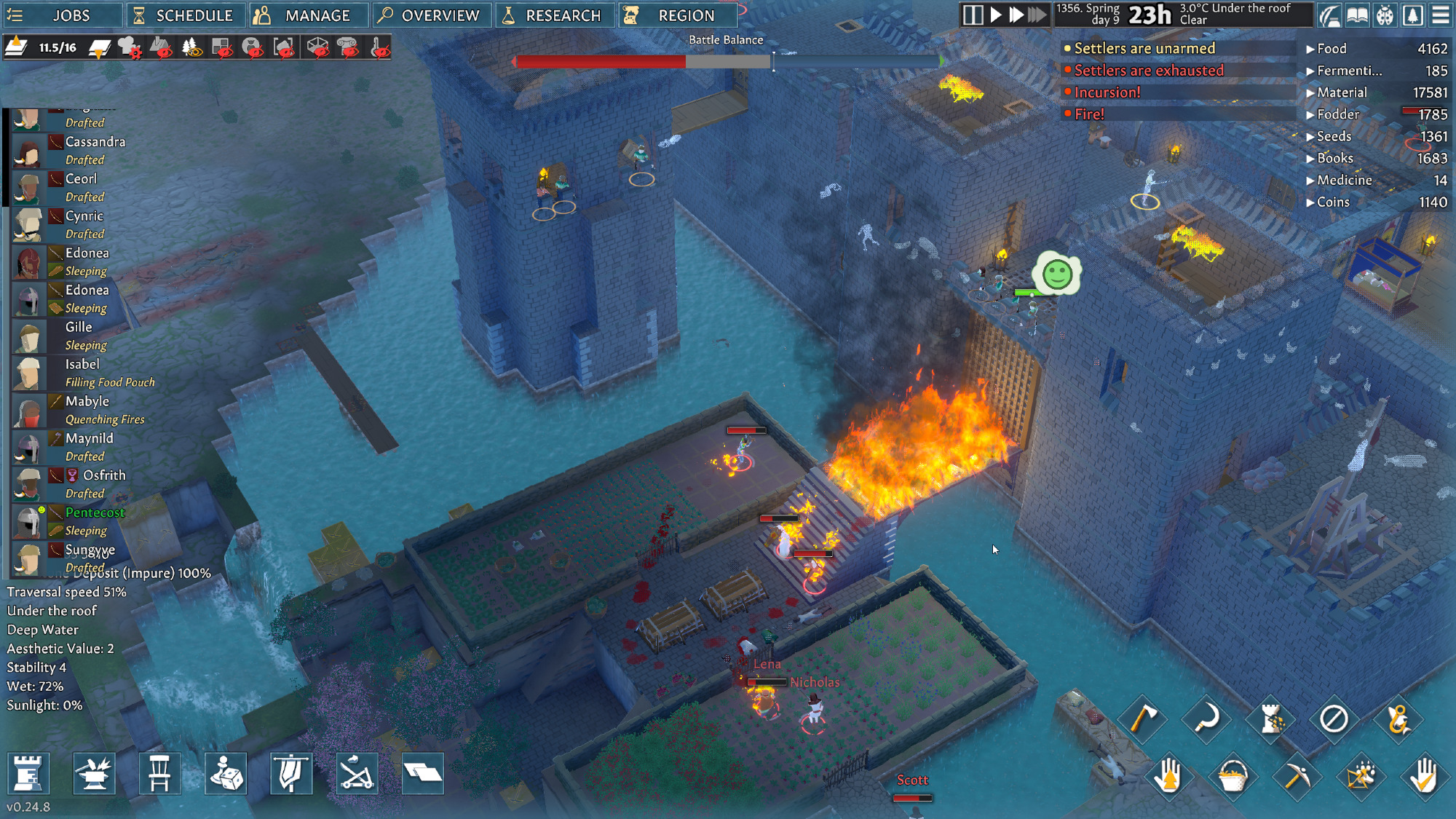Select settler Cassandra in the list
The height and width of the screenshot is (819, 1456).
pos(95,142)
